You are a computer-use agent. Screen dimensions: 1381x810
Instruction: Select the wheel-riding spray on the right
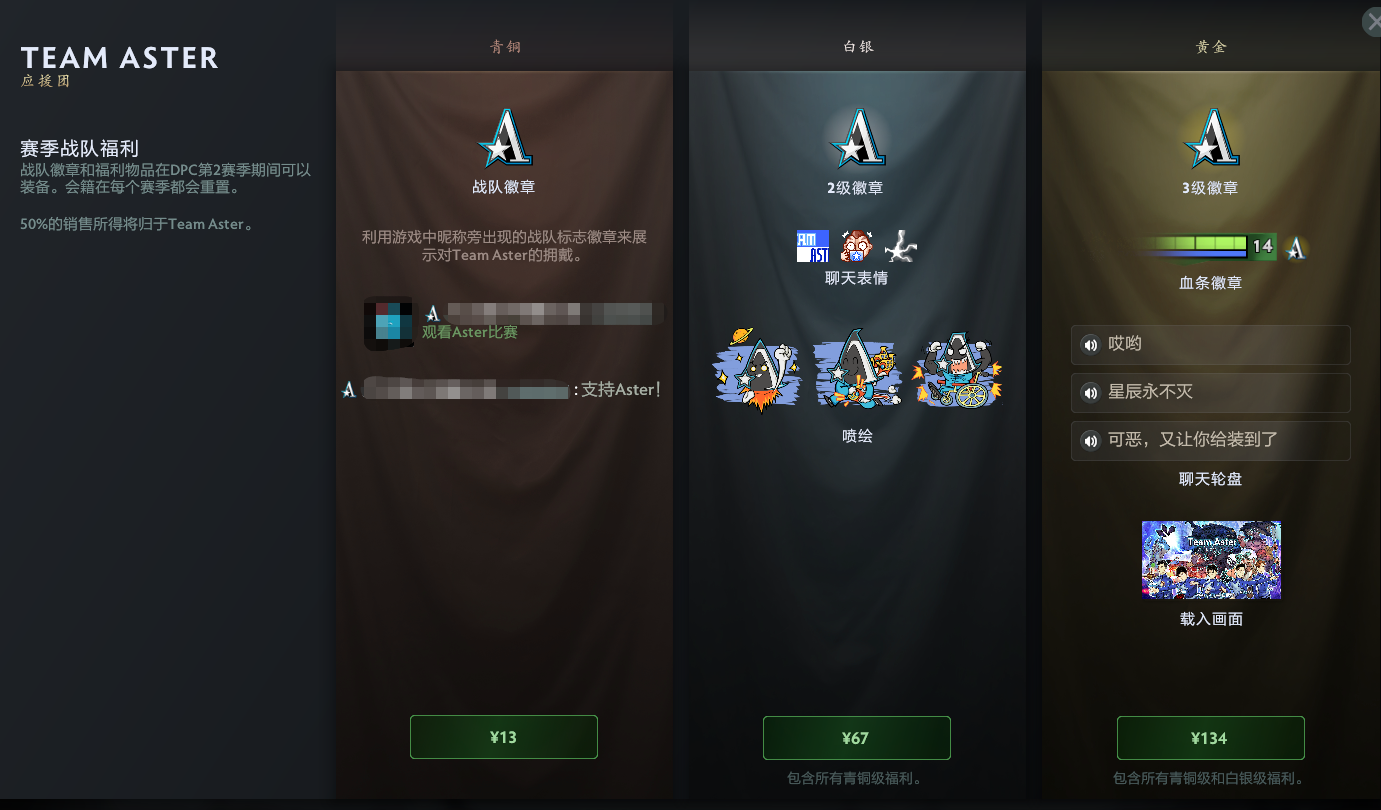957,370
